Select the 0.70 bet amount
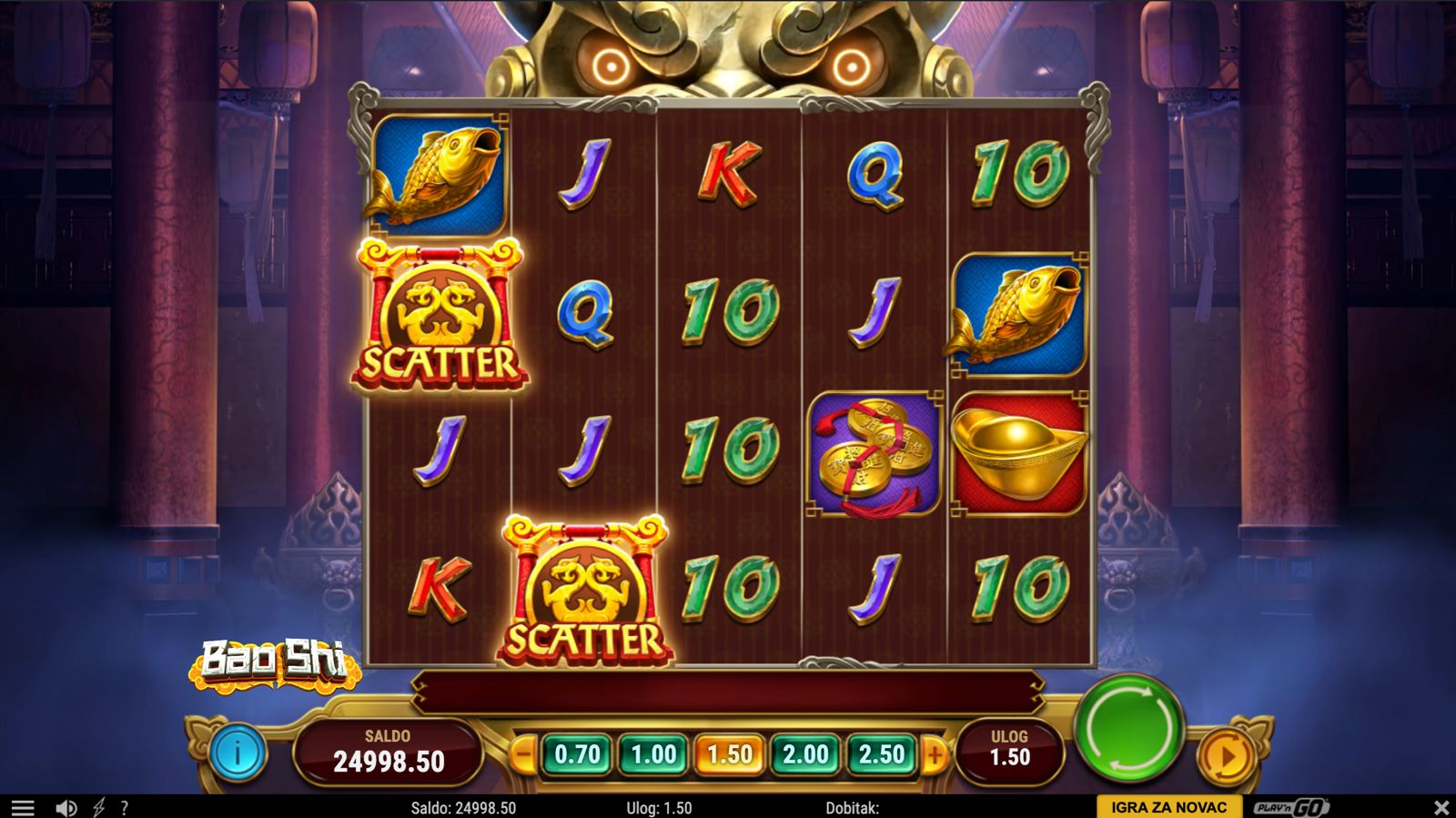This screenshot has width=1456, height=818. (x=578, y=754)
